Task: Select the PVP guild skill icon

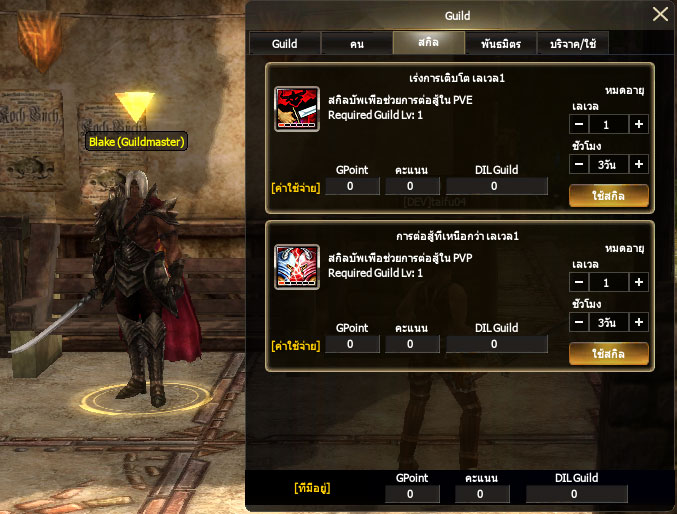Action: (297, 267)
